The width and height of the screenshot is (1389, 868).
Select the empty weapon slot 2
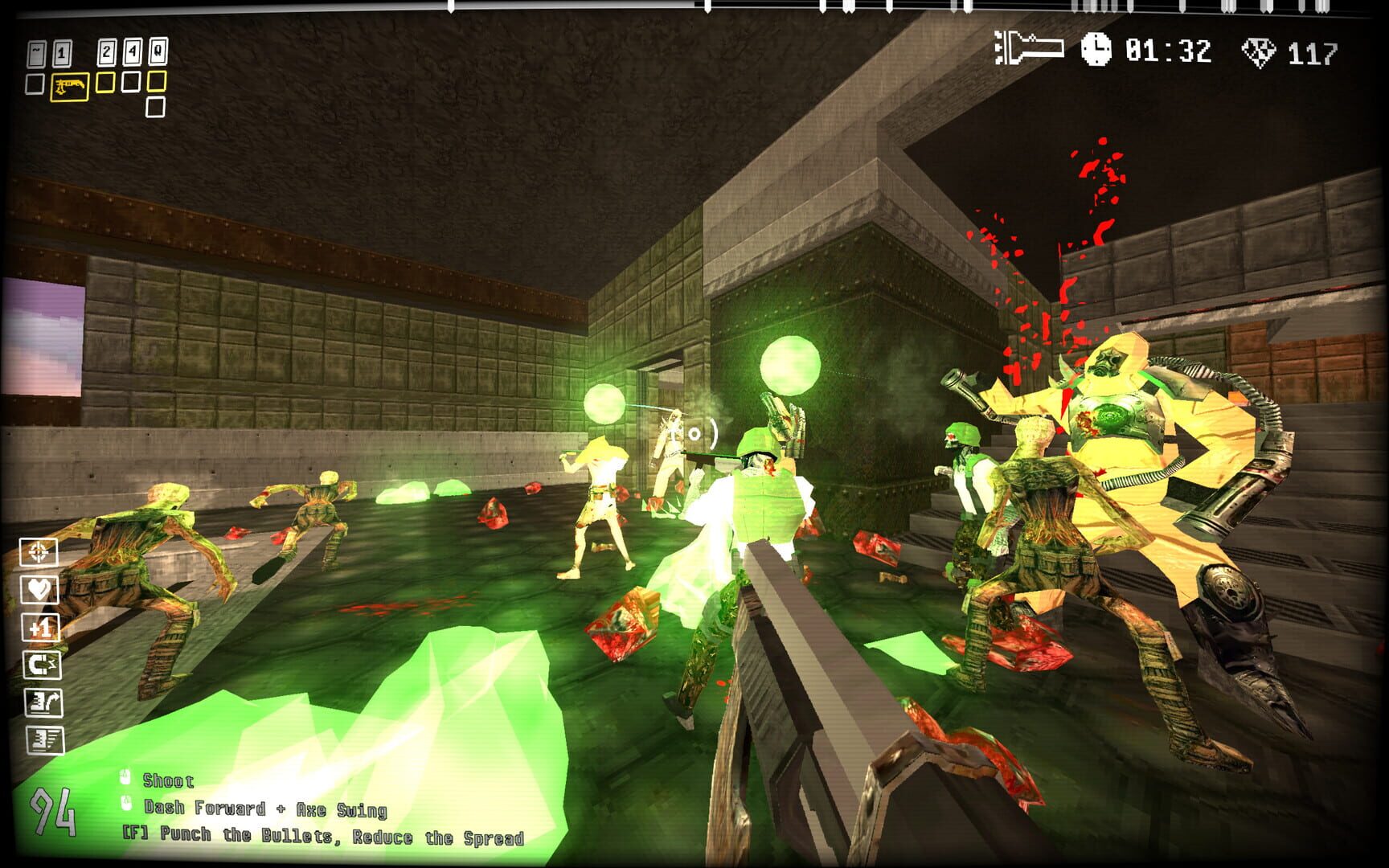tap(105, 83)
